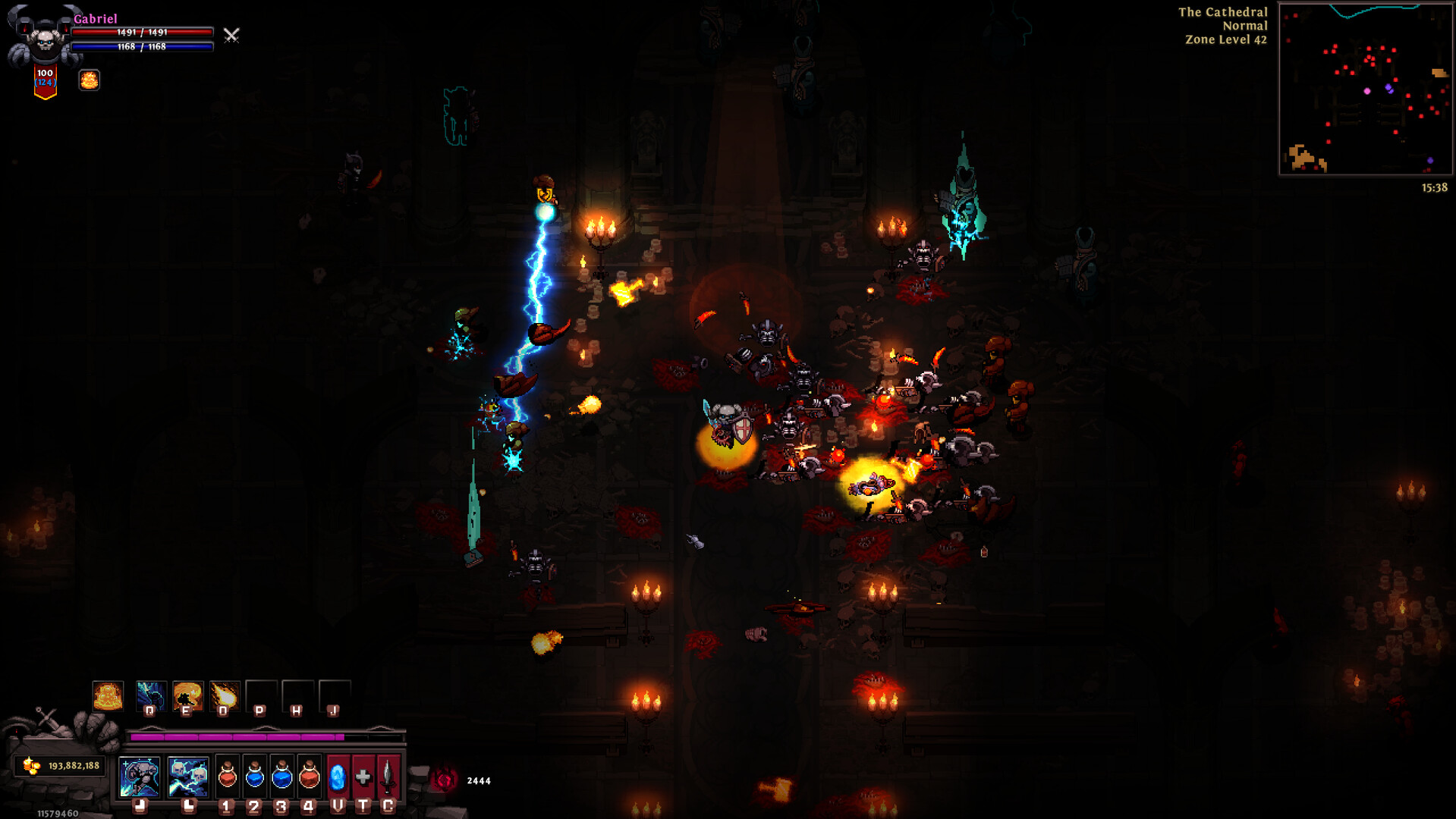The image size is (1456, 819).
Task: Click the hammer-smash primary attack icon
Action: tap(139, 776)
